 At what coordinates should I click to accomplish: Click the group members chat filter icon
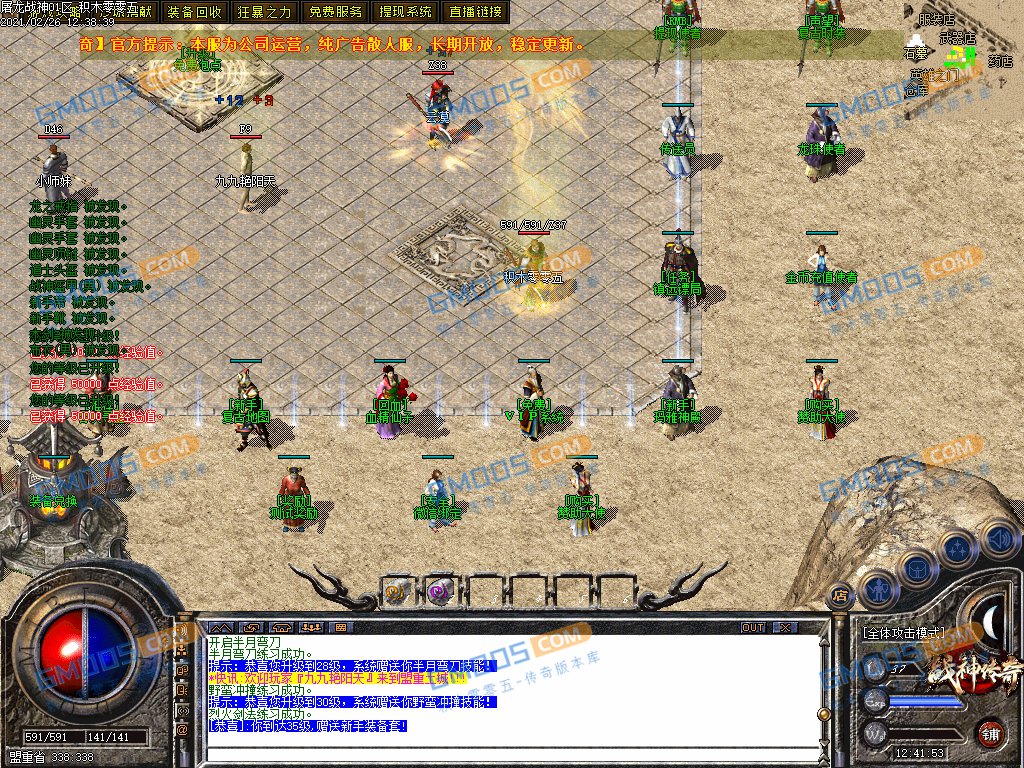[312, 627]
